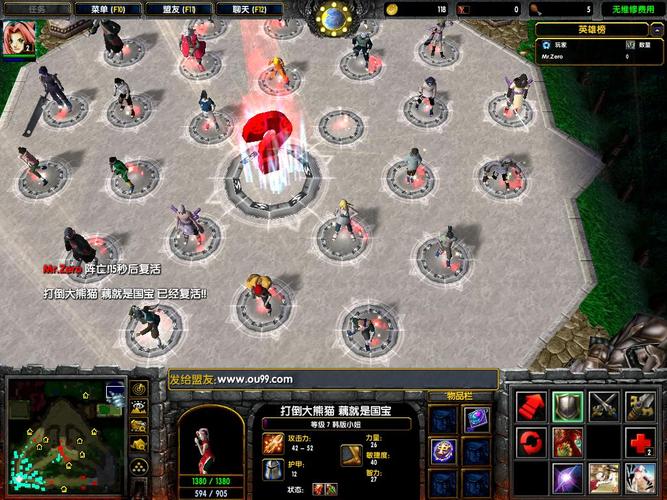The image size is (667, 500).
Task: Activate the purple beam ability icon
Action: [567, 477]
